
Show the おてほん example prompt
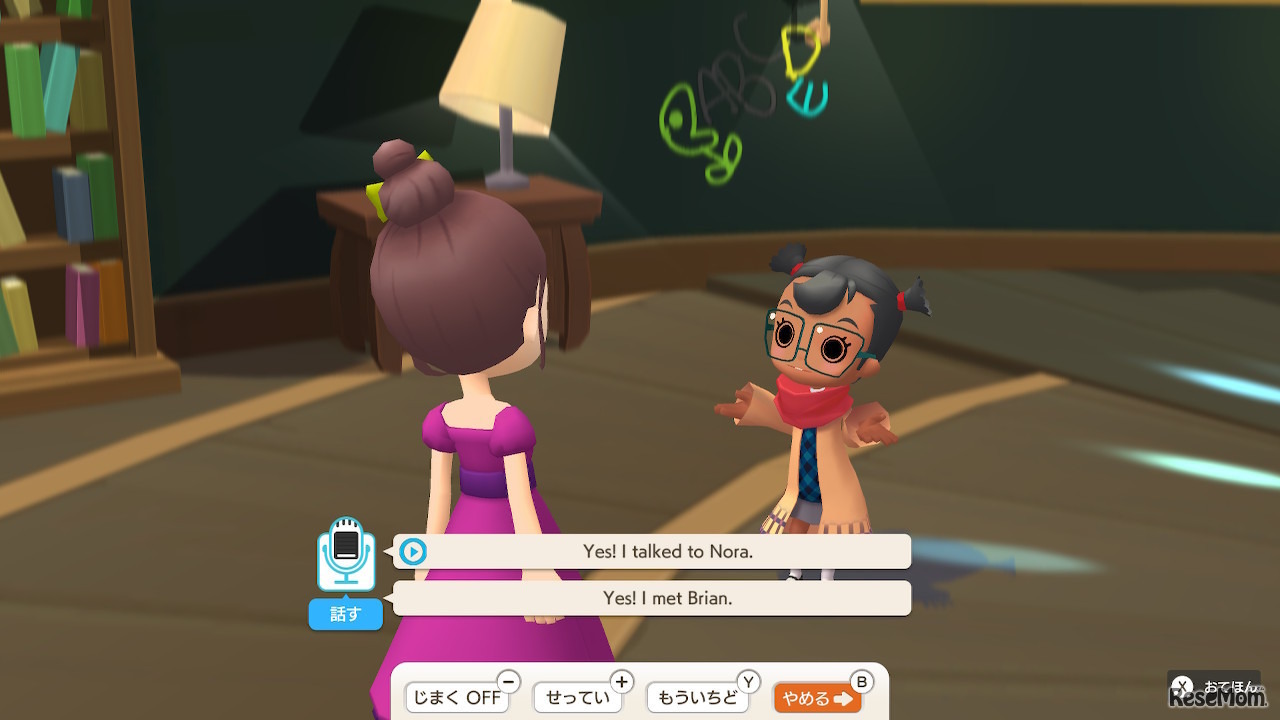pyautogui.click(x=1214, y=687)
